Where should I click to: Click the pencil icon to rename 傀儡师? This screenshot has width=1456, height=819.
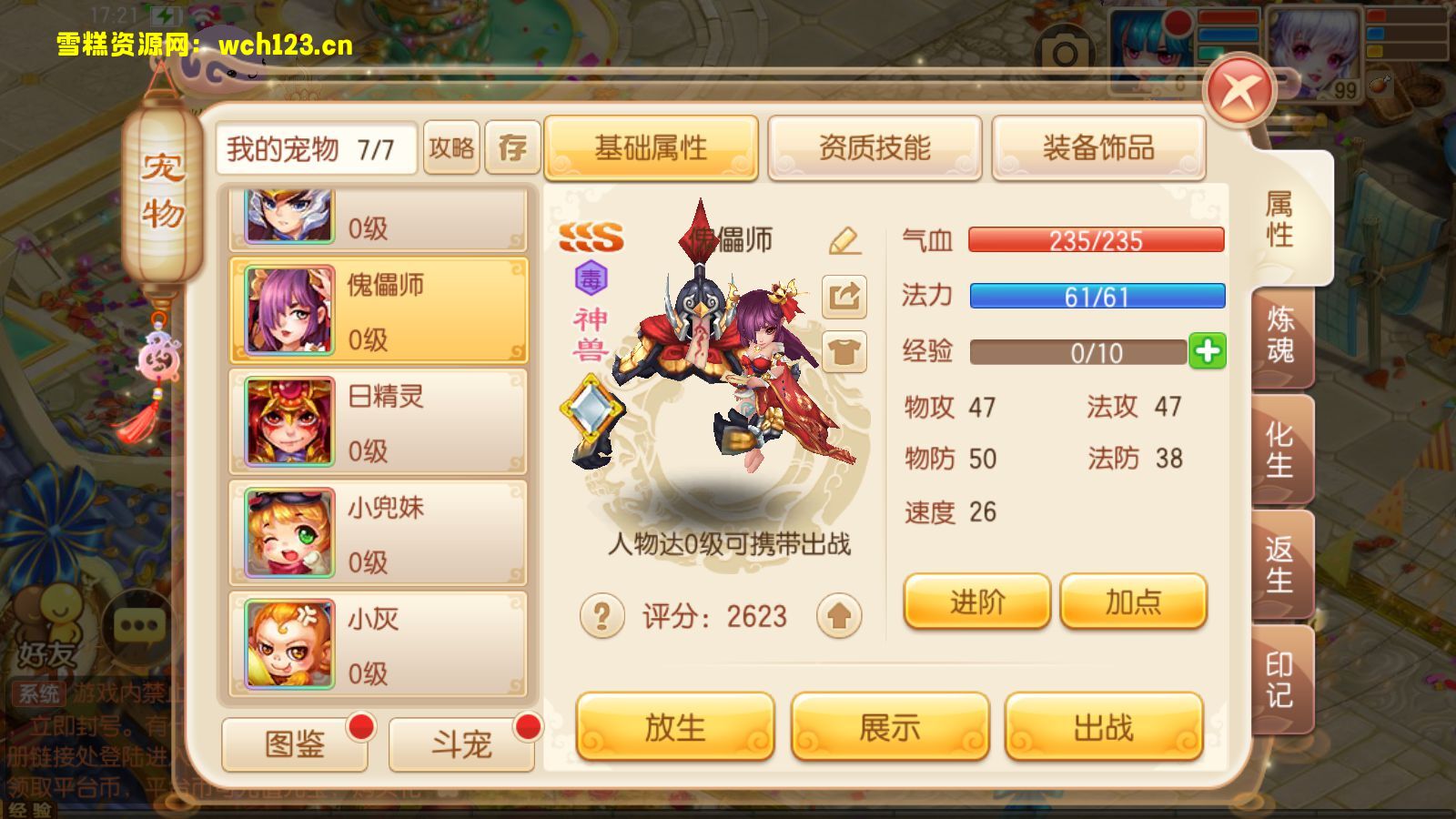click(843, 242)
